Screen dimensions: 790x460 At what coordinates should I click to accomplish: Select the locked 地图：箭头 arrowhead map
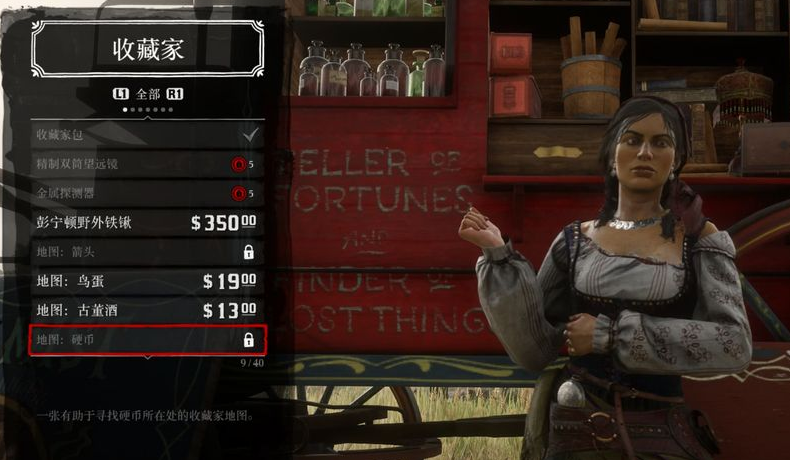(147, 252)
